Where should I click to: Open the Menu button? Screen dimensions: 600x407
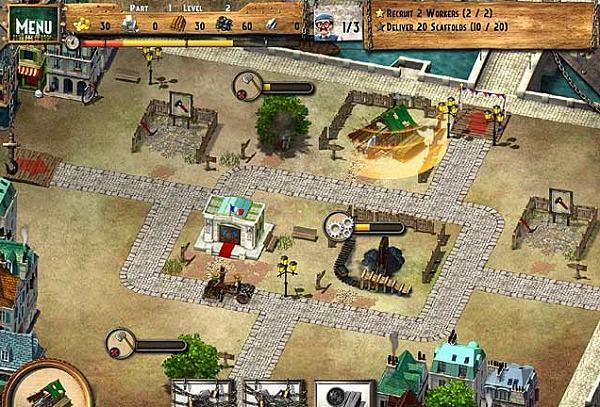(x=33, y=21)
